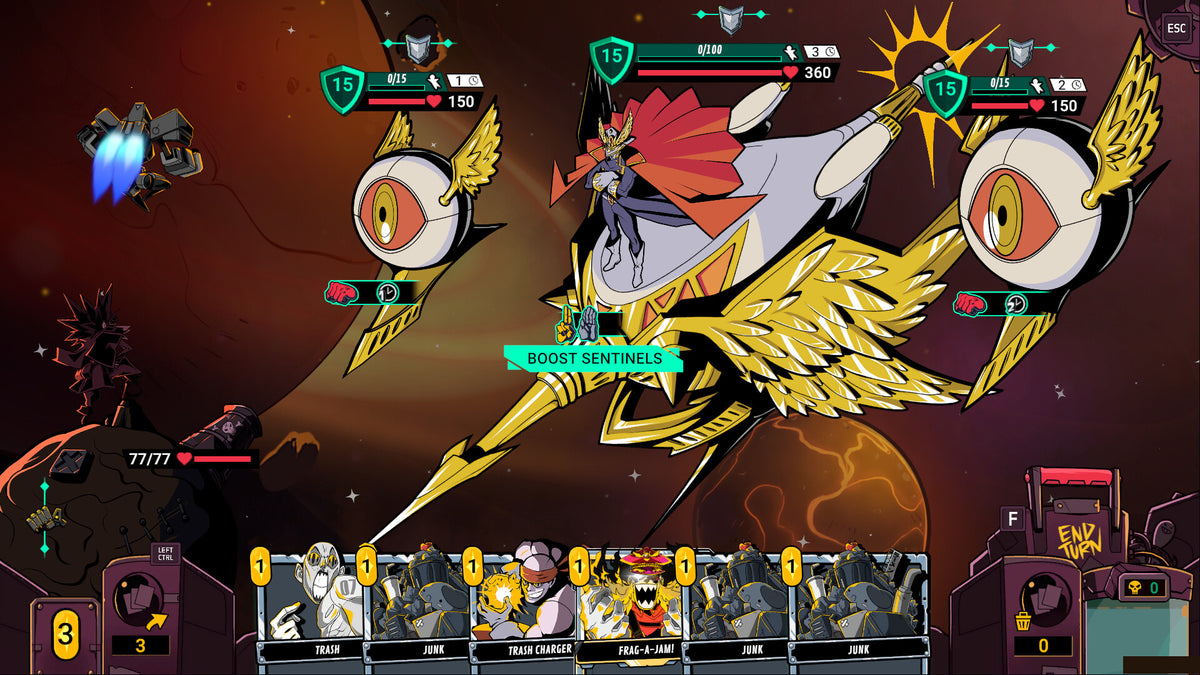
Task: Target the 360-health boss's level shield
Action: [611, 58]
